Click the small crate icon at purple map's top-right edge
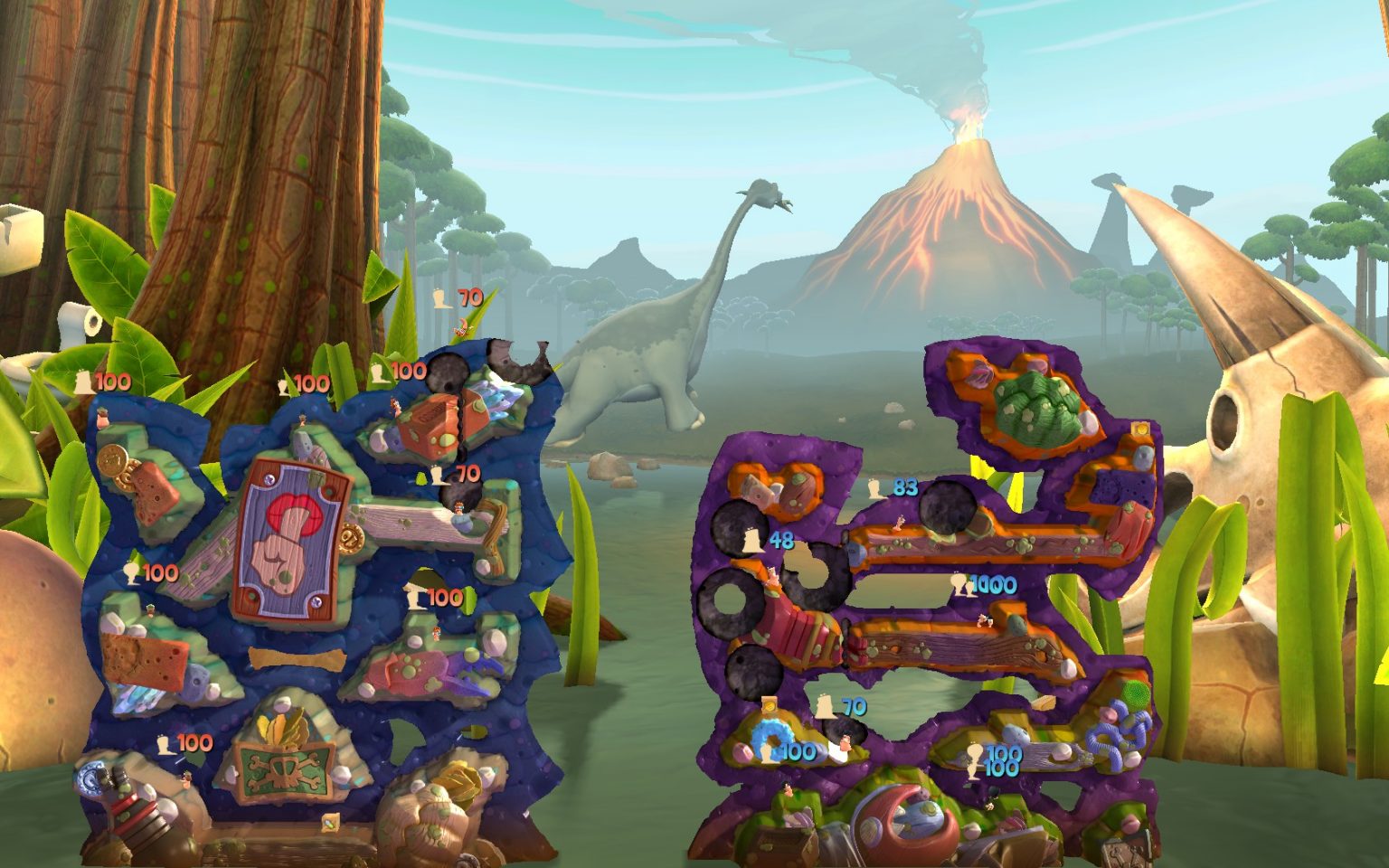The image size is (1389, 868). [x=1140, y=429]
